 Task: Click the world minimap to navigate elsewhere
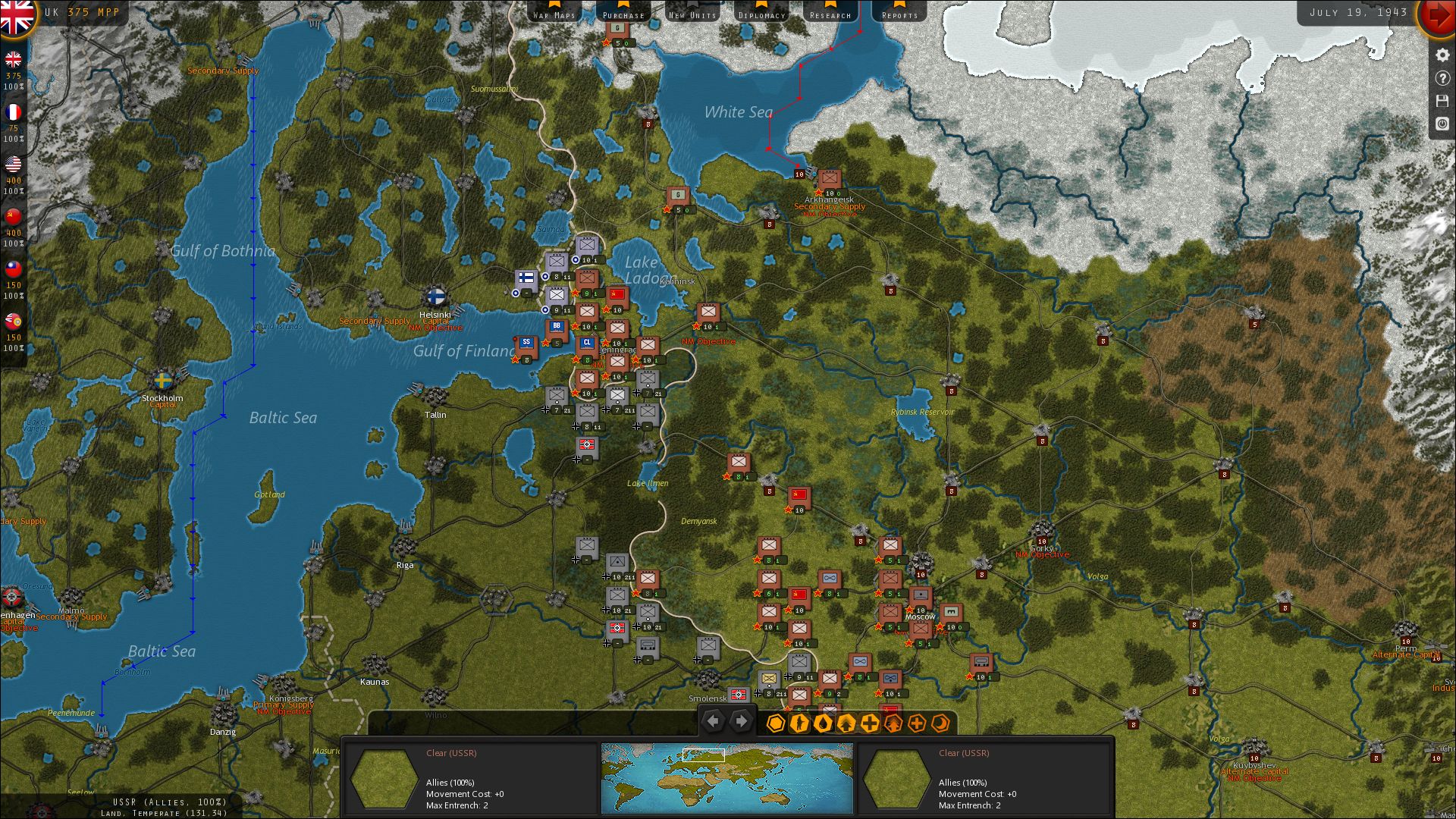coord(726,776)
